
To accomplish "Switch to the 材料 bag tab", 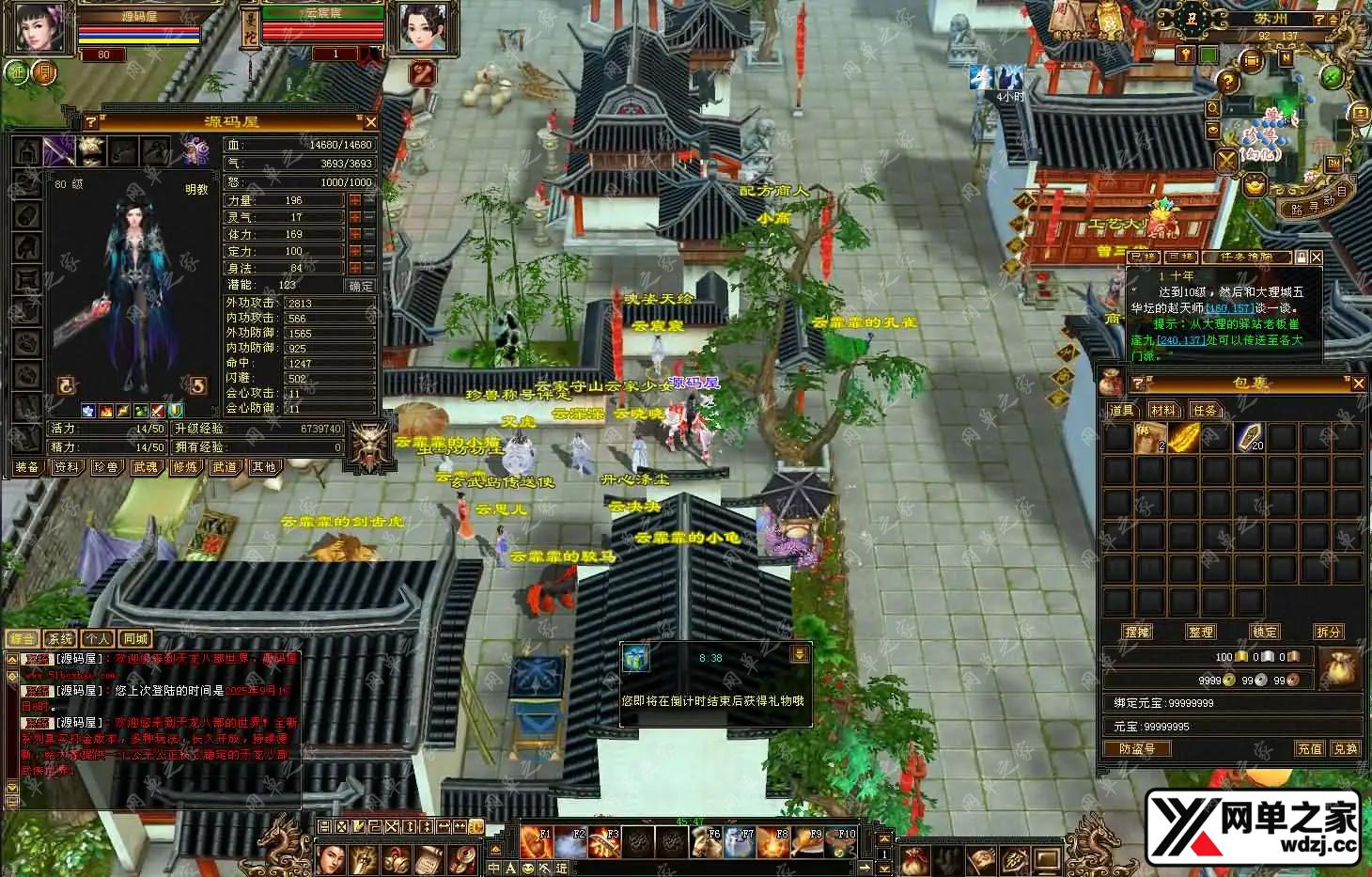I will click(x=1163, y=410).
